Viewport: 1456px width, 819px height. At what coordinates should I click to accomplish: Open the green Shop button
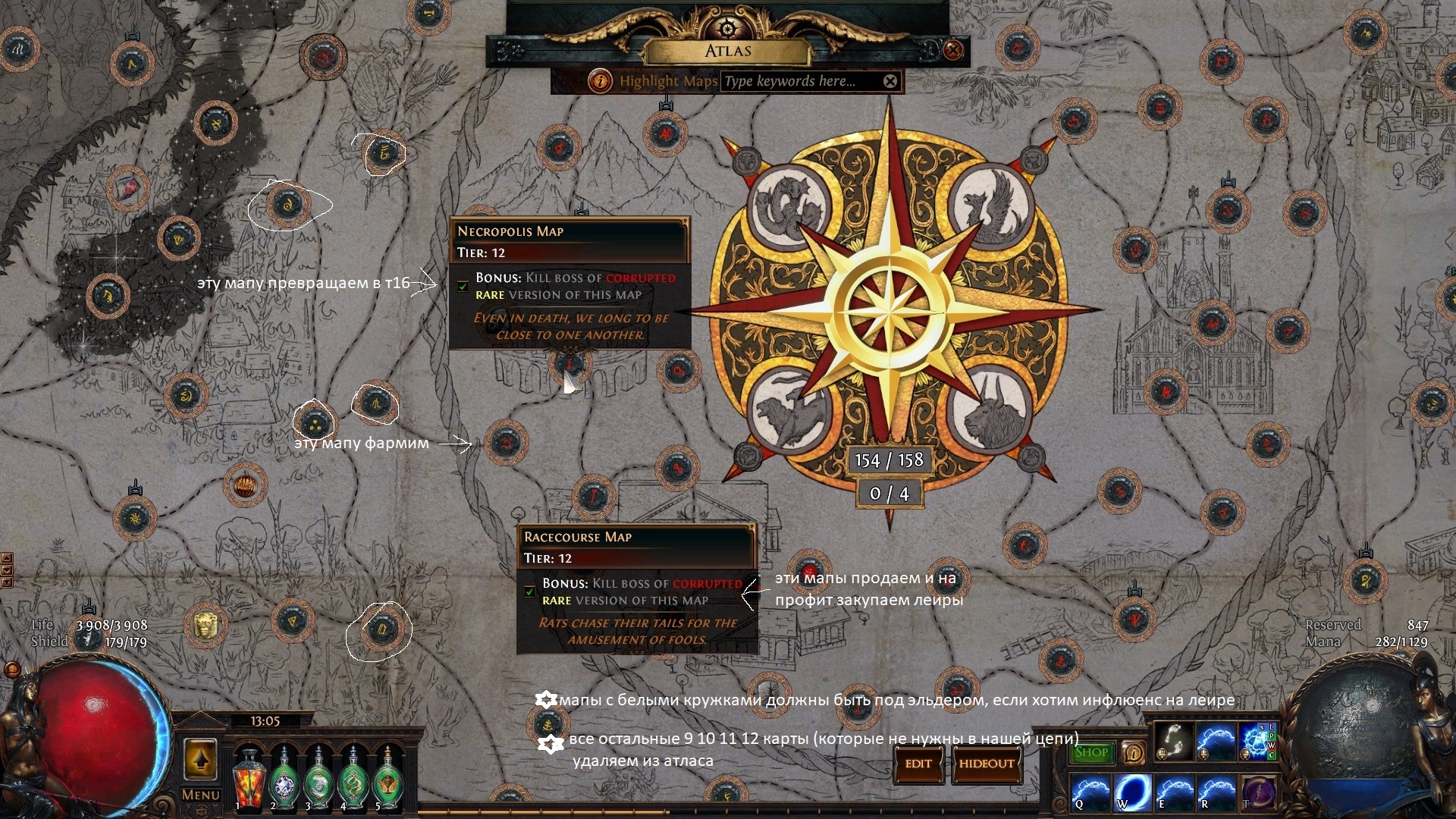(x=1091, y=752)
